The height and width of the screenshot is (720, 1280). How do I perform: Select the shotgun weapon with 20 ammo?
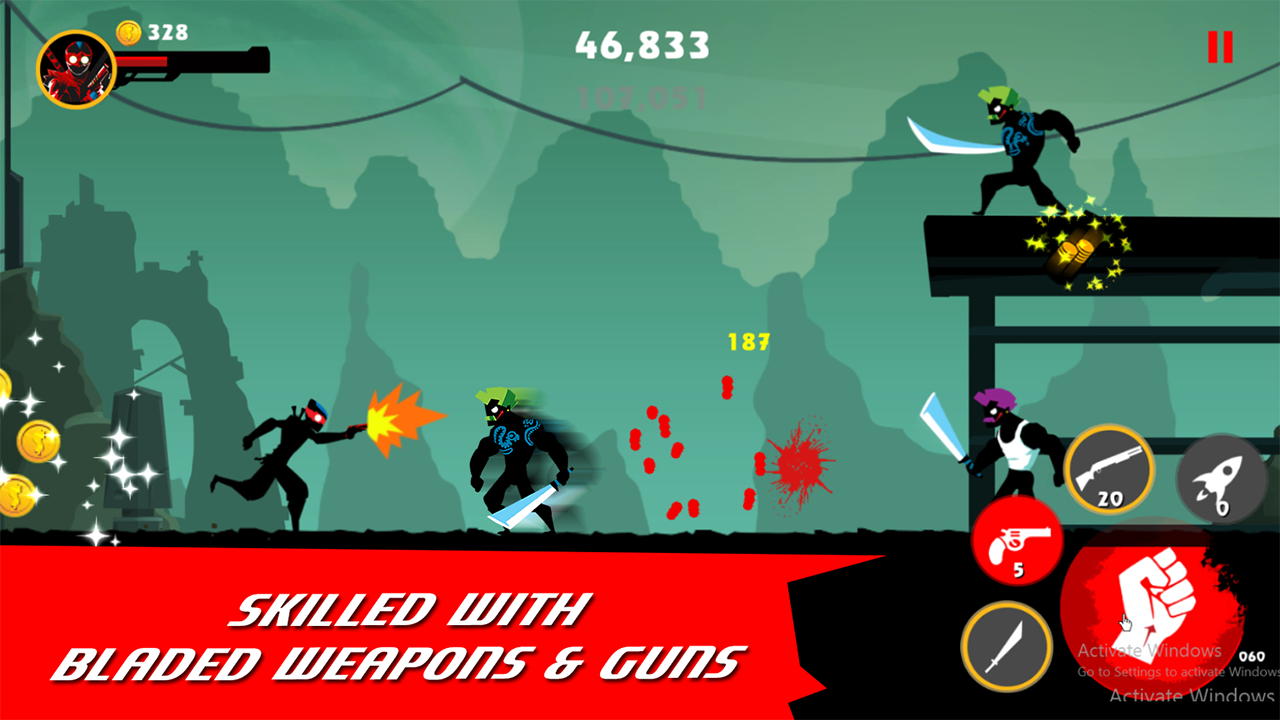(x=1110, y=470)
